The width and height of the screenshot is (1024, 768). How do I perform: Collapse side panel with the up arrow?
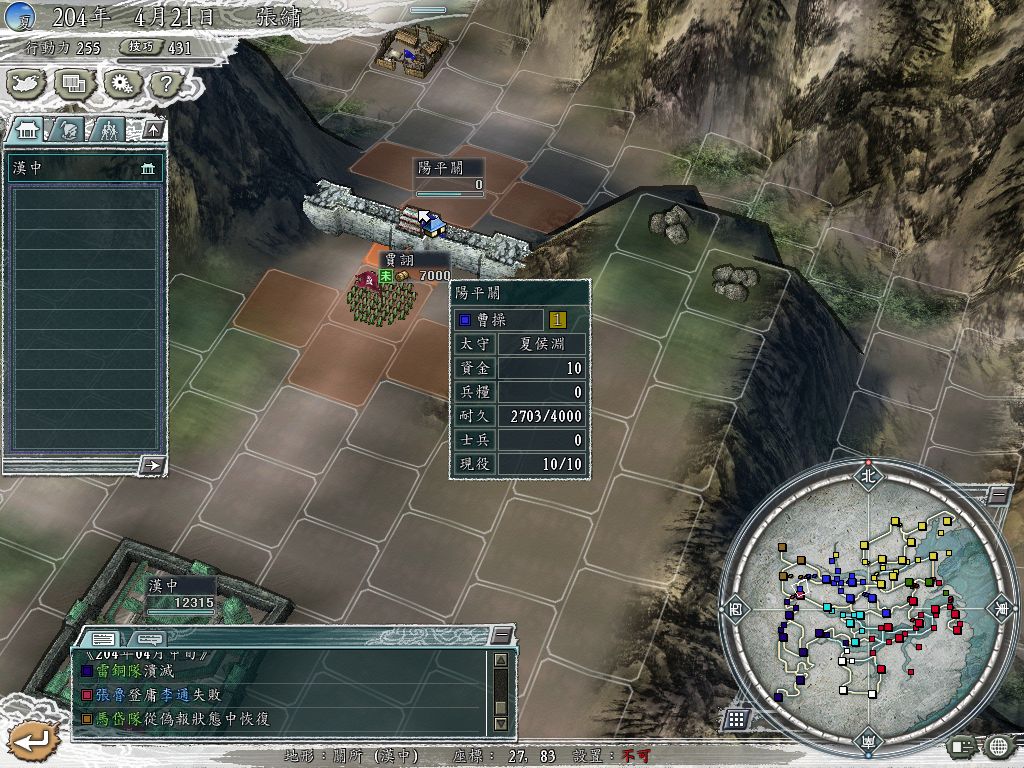pyautogui.click(x=152, y=129)
